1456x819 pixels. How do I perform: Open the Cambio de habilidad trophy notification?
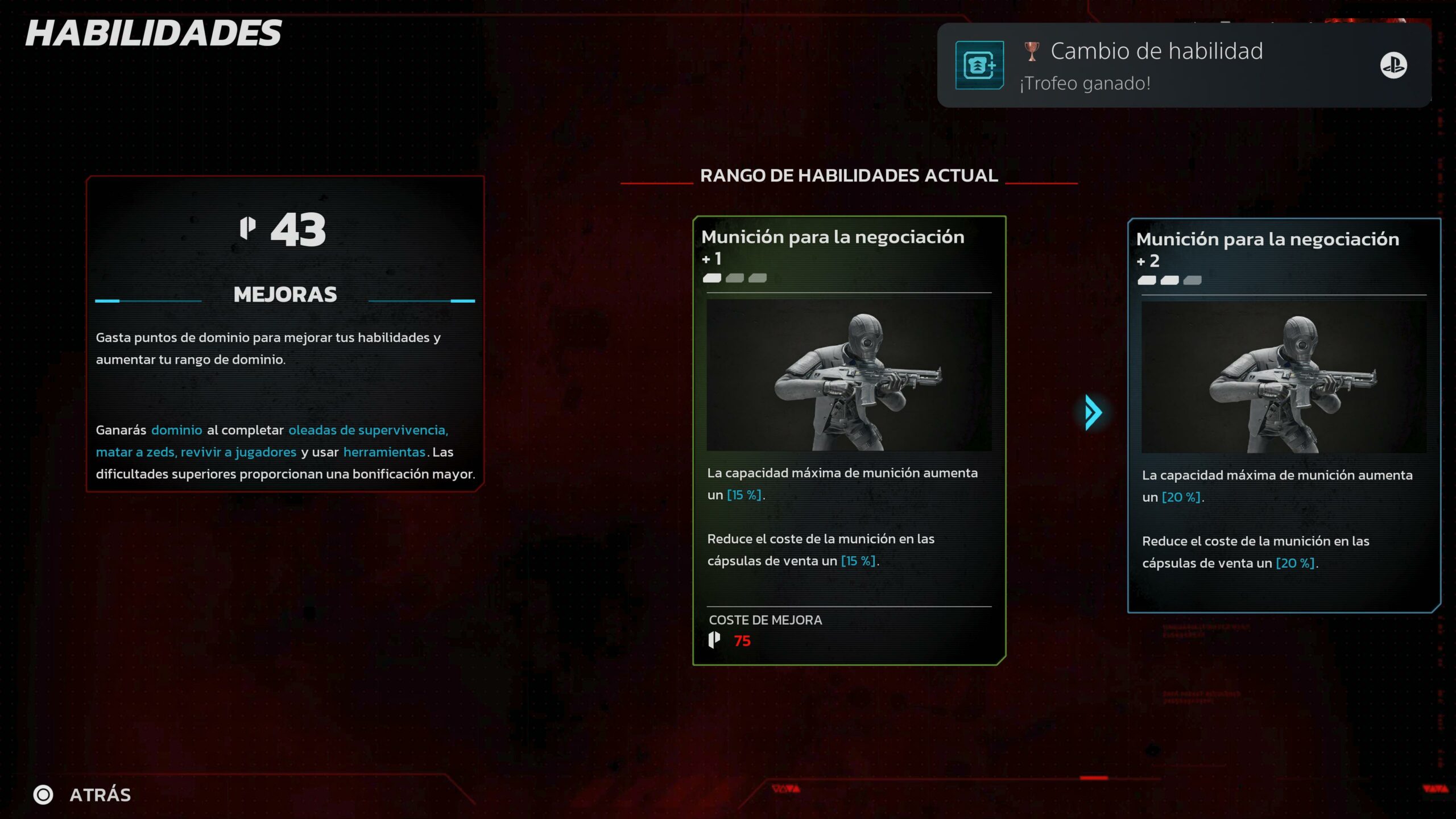pos(1183,65)
